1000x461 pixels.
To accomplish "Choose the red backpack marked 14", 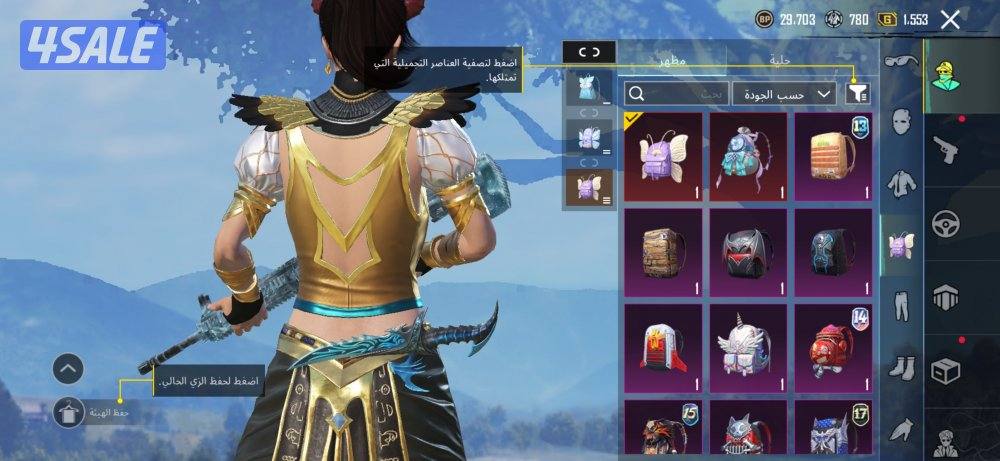I will click(x=833, y=348).
